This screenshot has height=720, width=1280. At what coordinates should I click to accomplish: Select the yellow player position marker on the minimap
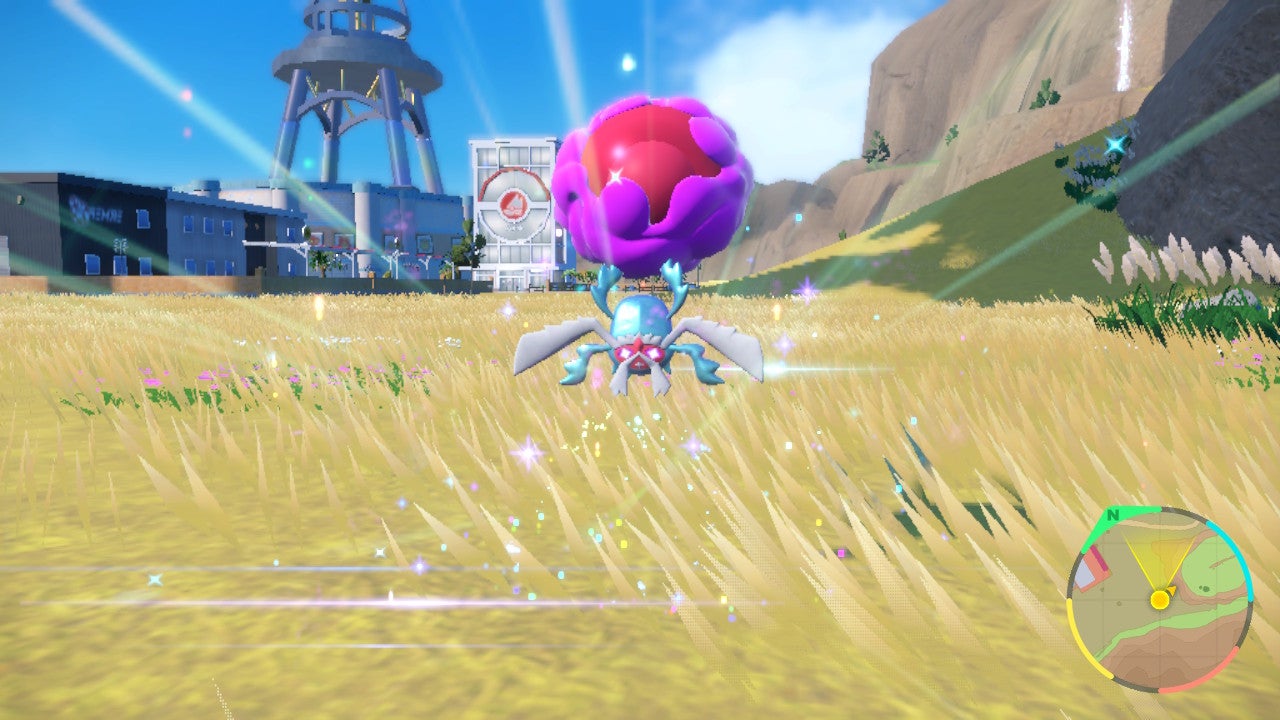pos(1160,599)
